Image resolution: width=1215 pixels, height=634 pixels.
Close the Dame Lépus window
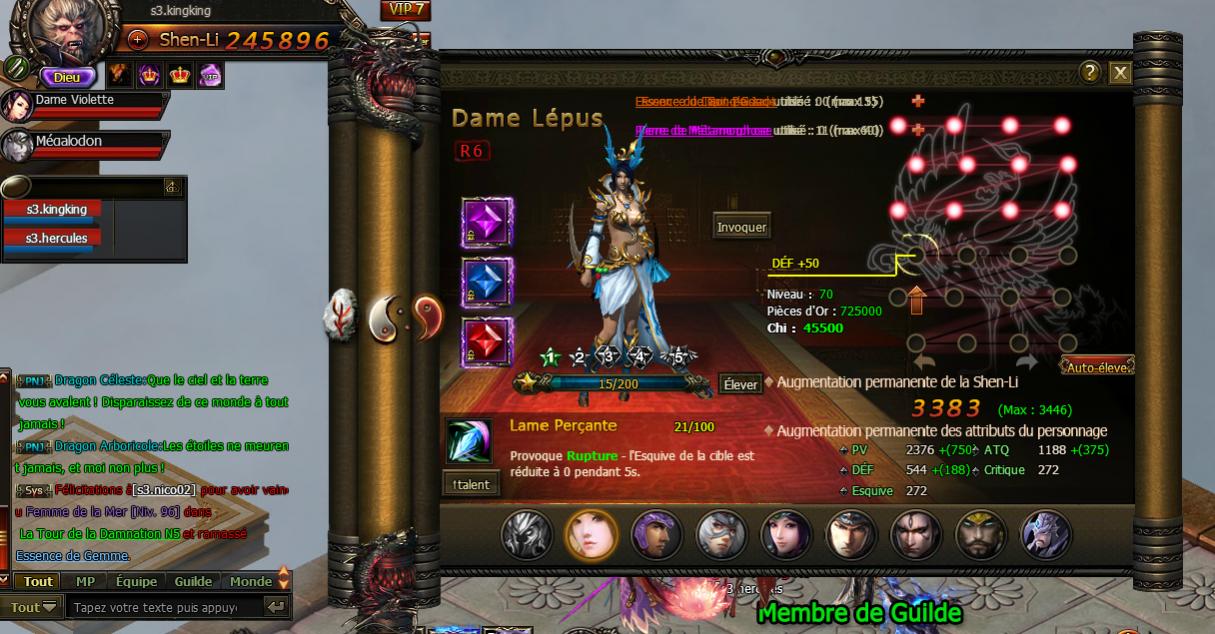(1120, 72)
